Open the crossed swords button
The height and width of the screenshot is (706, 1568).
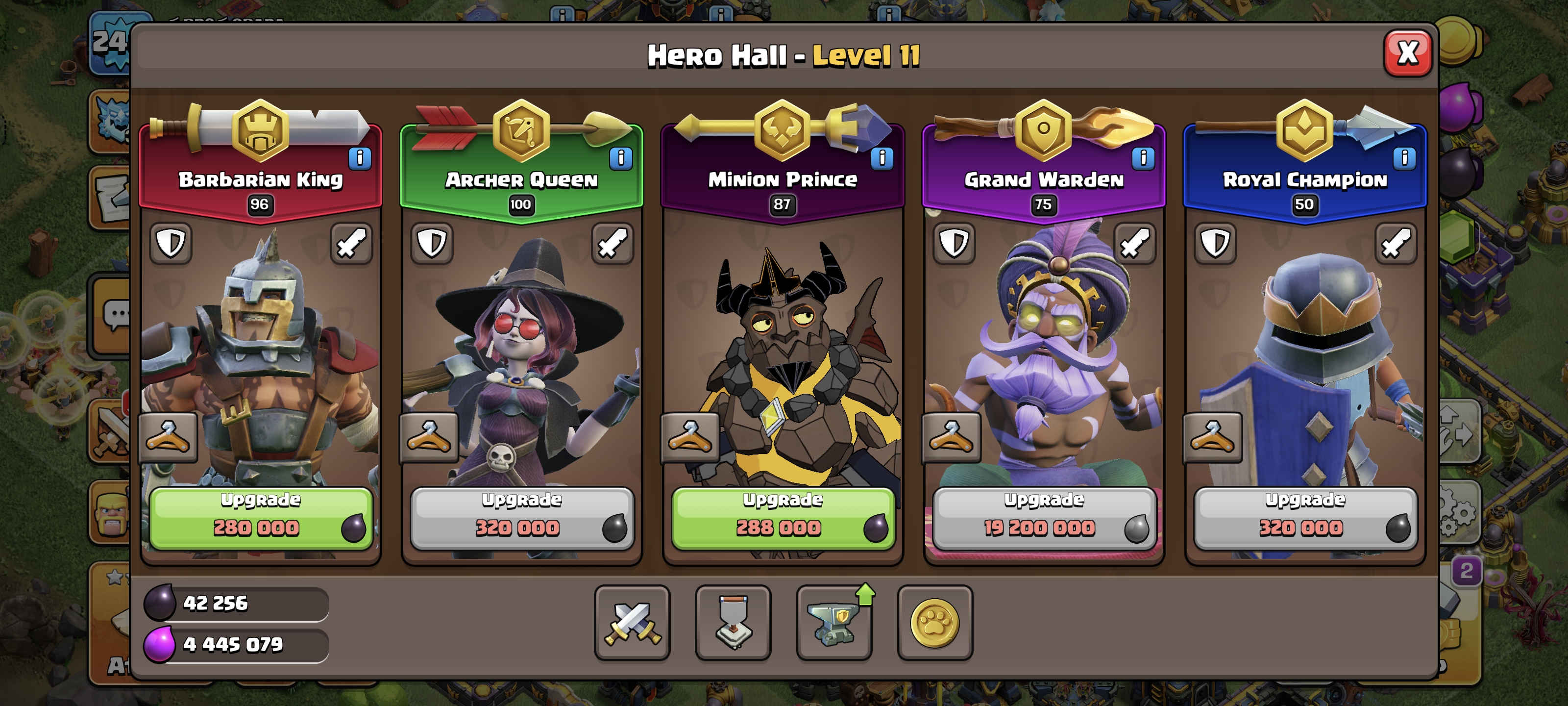pos(632,623)
